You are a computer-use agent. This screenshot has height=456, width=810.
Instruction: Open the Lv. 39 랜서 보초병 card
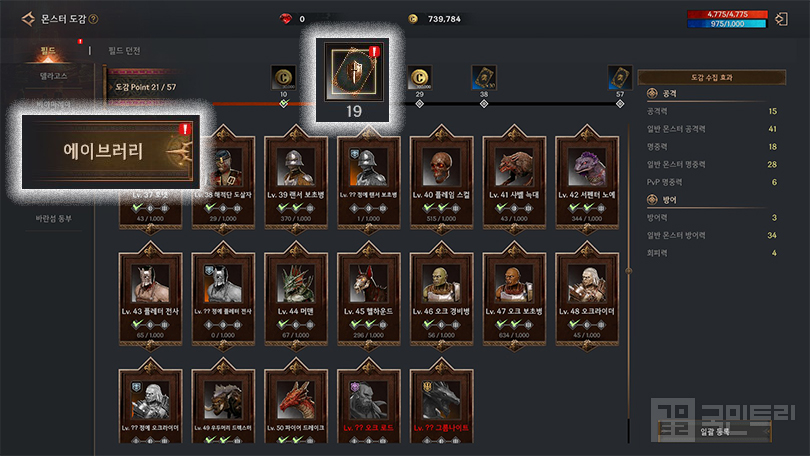(x=296, y=180)
